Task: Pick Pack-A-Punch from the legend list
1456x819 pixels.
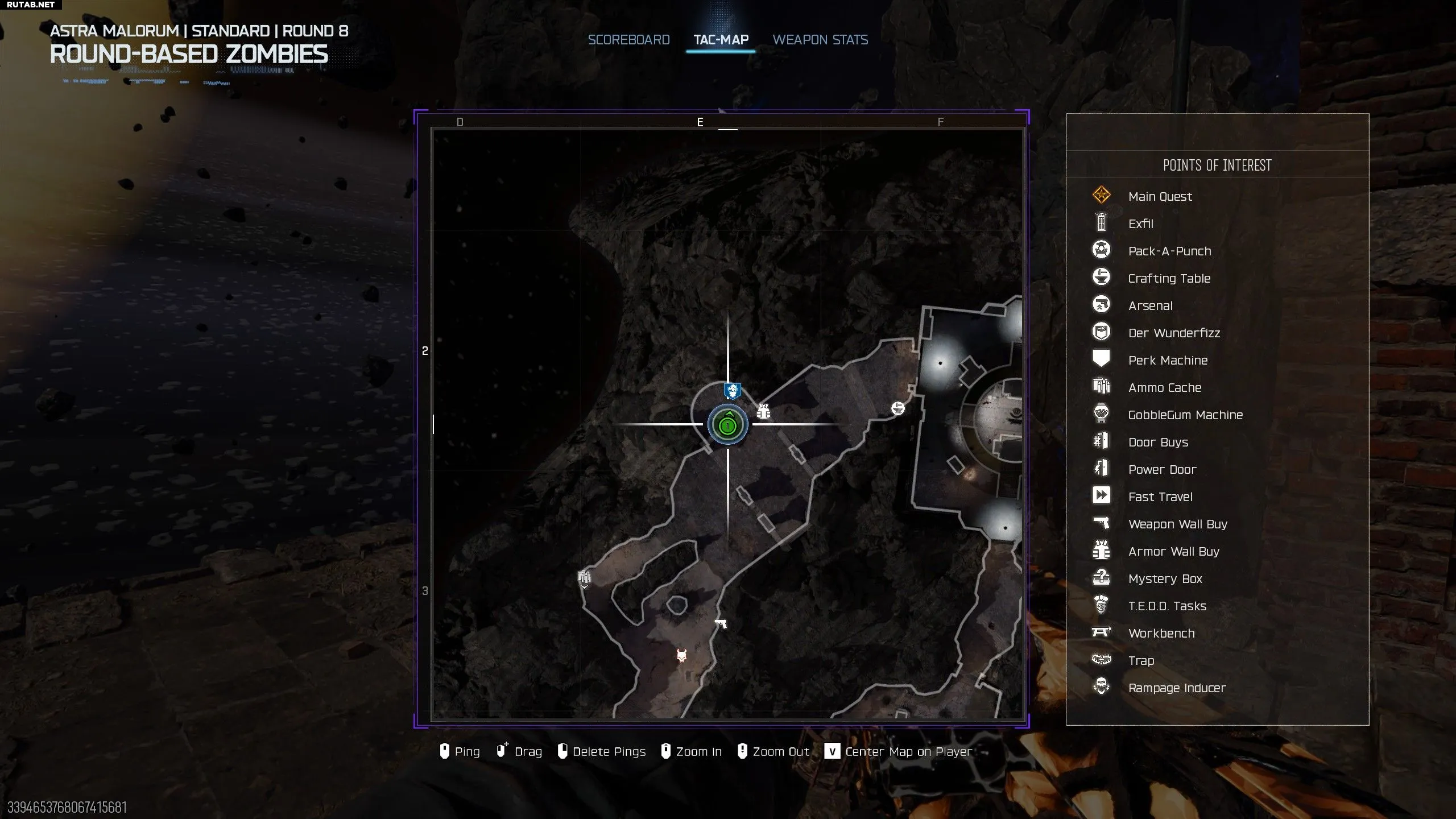Action: pos(1169,251)
